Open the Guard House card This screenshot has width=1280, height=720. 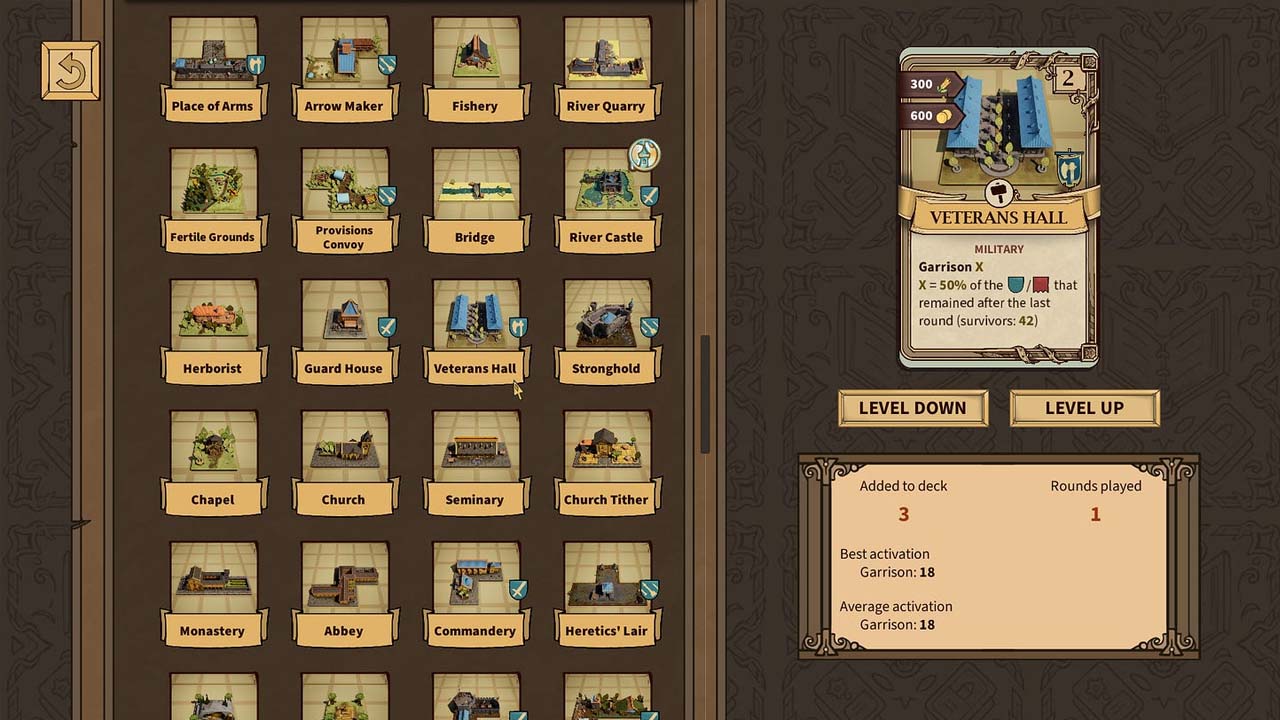[x=344, y=330]
